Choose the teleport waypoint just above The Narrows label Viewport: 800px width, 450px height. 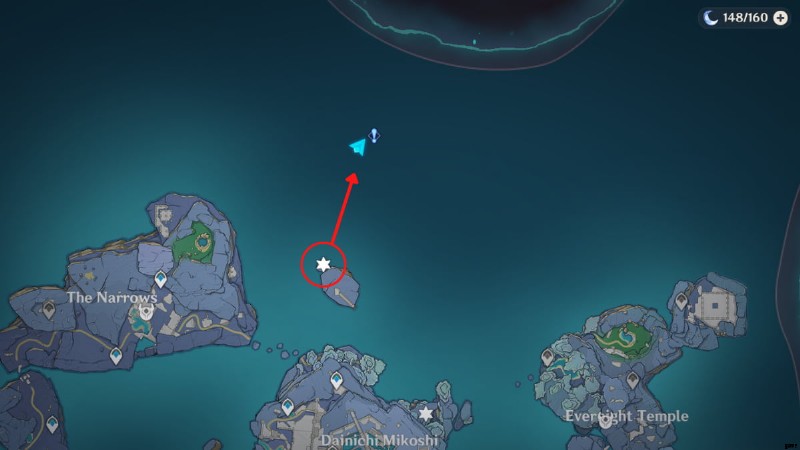(x=160, y=279)
